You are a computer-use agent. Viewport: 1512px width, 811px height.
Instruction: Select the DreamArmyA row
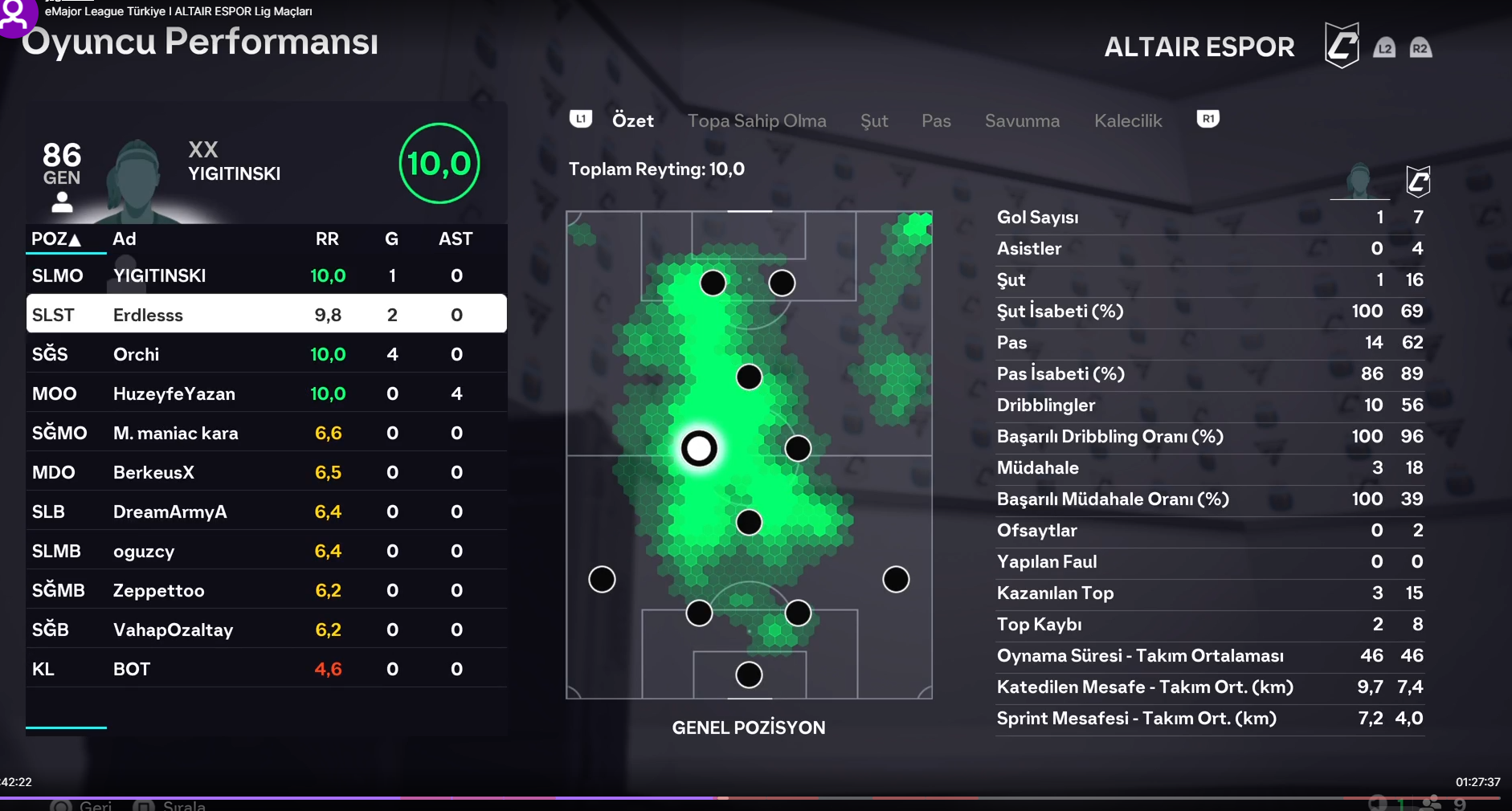[266, 511]
